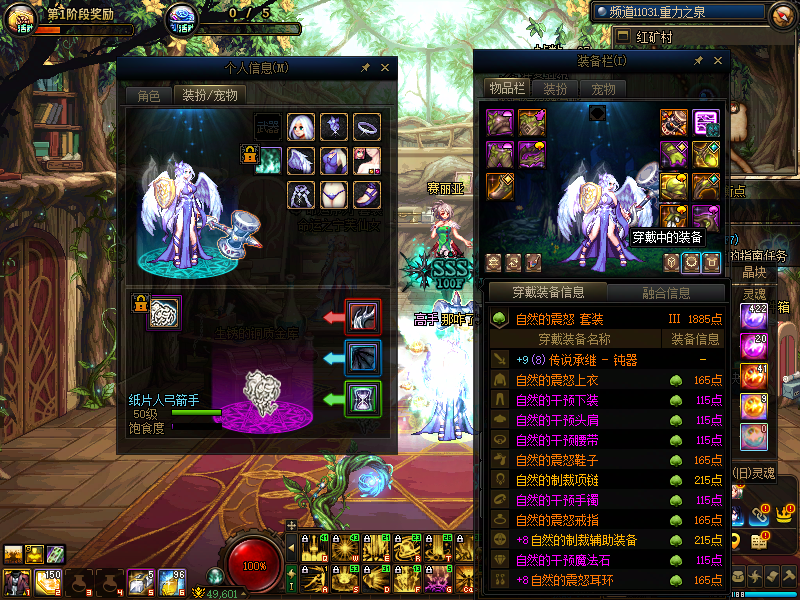Switch to the 角色 tab
The image size is (800, 600).
pos(148,96)
